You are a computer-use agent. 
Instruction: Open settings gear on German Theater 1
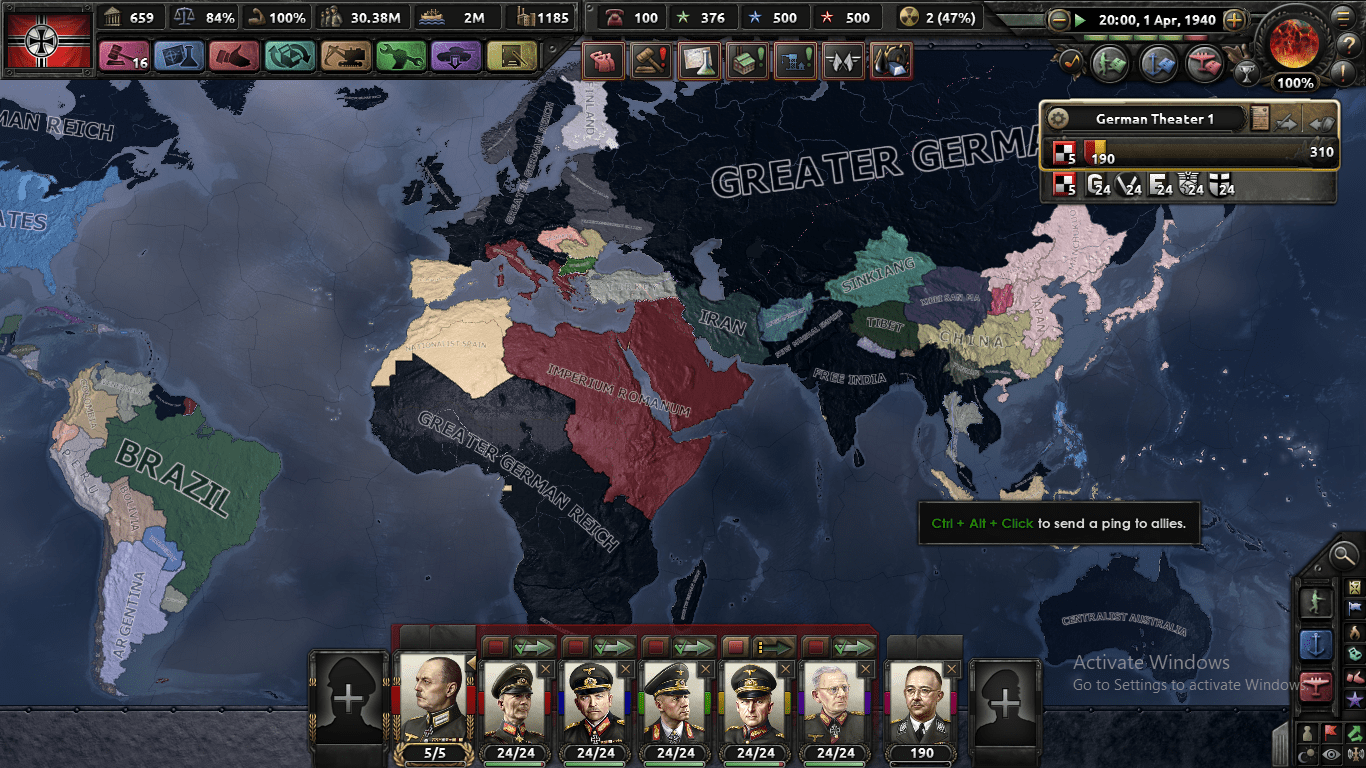click(1058, 118)
